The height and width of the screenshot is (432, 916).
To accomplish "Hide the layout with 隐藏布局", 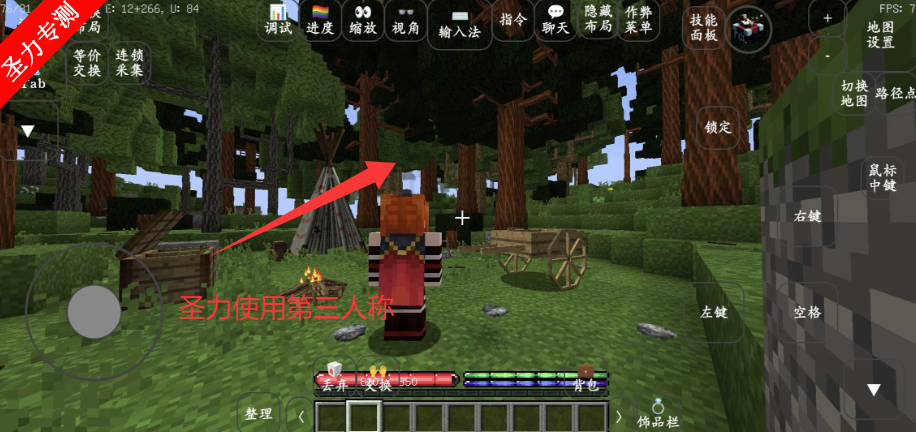I will point(598,20).
